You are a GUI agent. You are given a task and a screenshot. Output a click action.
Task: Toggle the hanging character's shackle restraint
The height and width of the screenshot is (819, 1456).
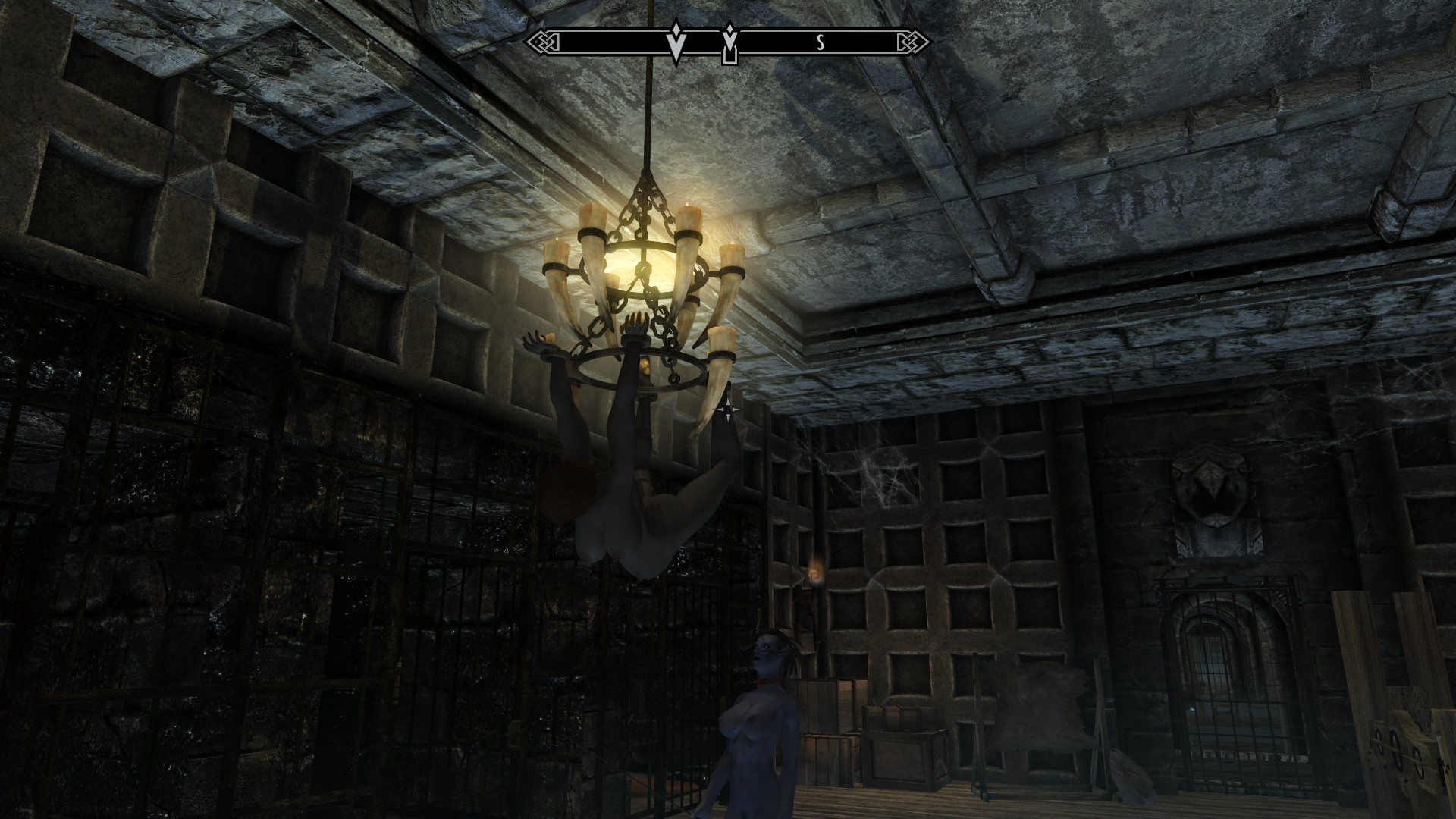pos(637,341)
